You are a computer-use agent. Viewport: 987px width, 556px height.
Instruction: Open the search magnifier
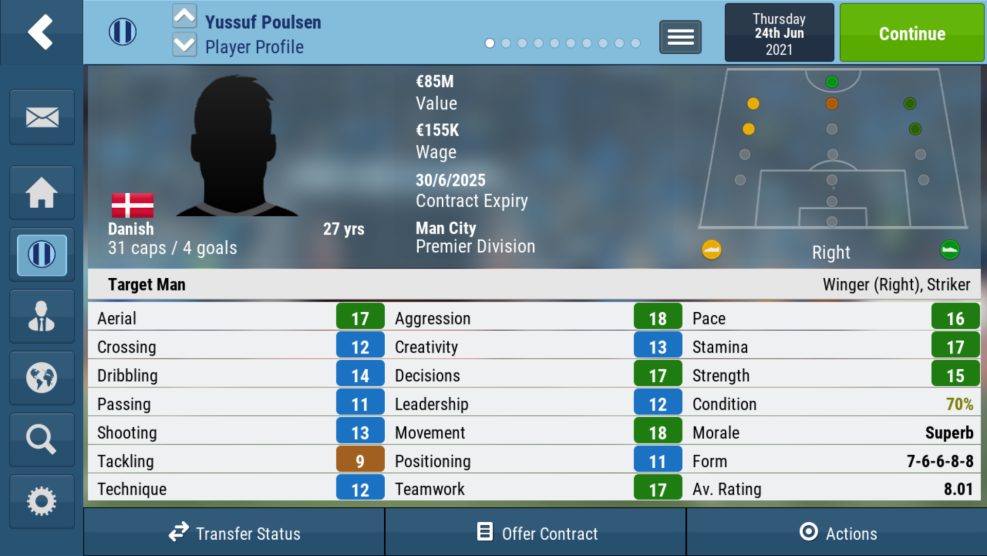click(41, 439)
